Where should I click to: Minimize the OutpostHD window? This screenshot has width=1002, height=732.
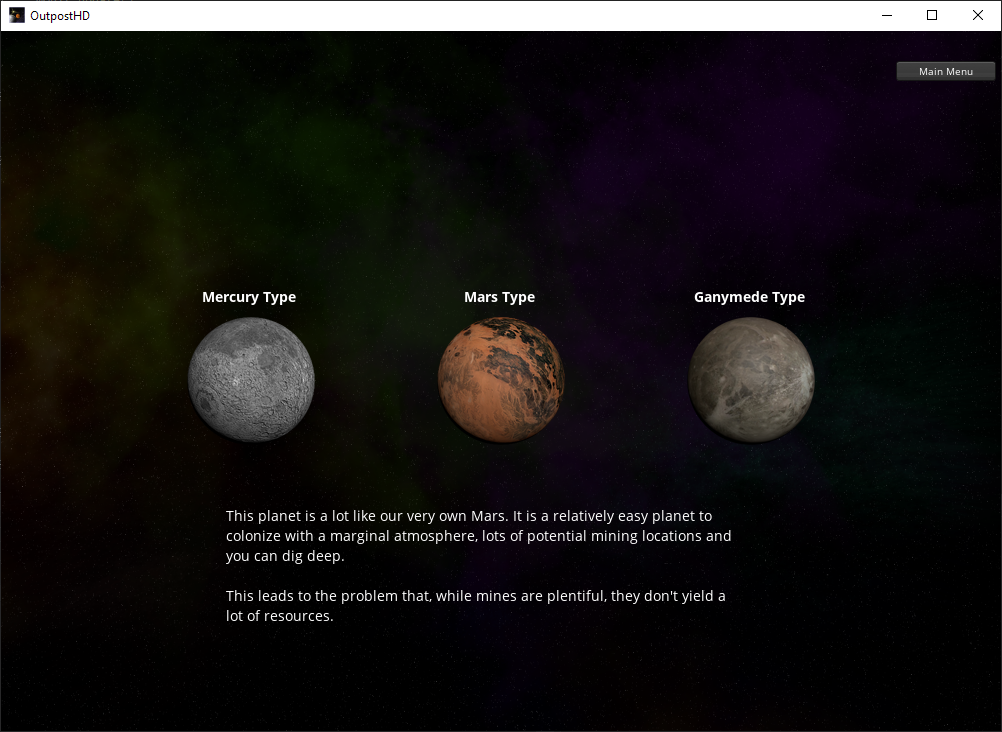(886, 15)
